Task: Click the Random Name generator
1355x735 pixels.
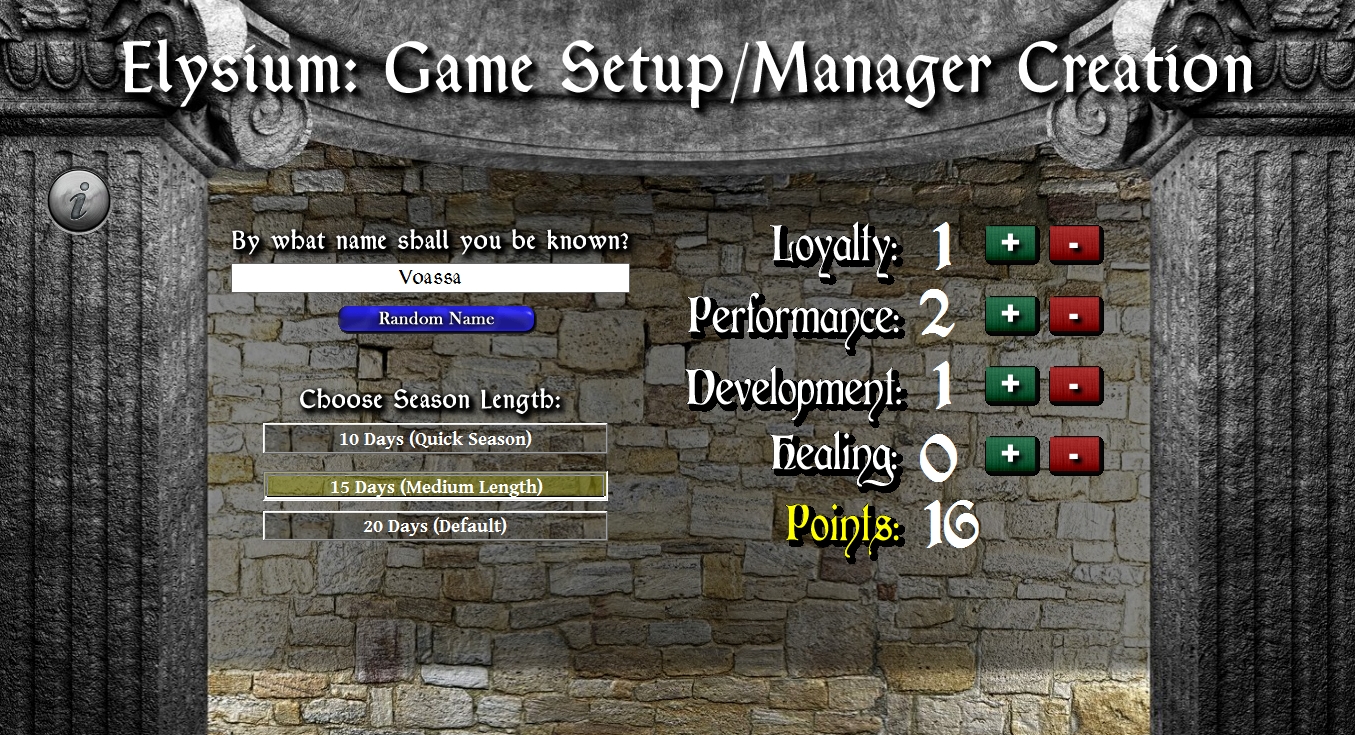Action: [437, 319]
